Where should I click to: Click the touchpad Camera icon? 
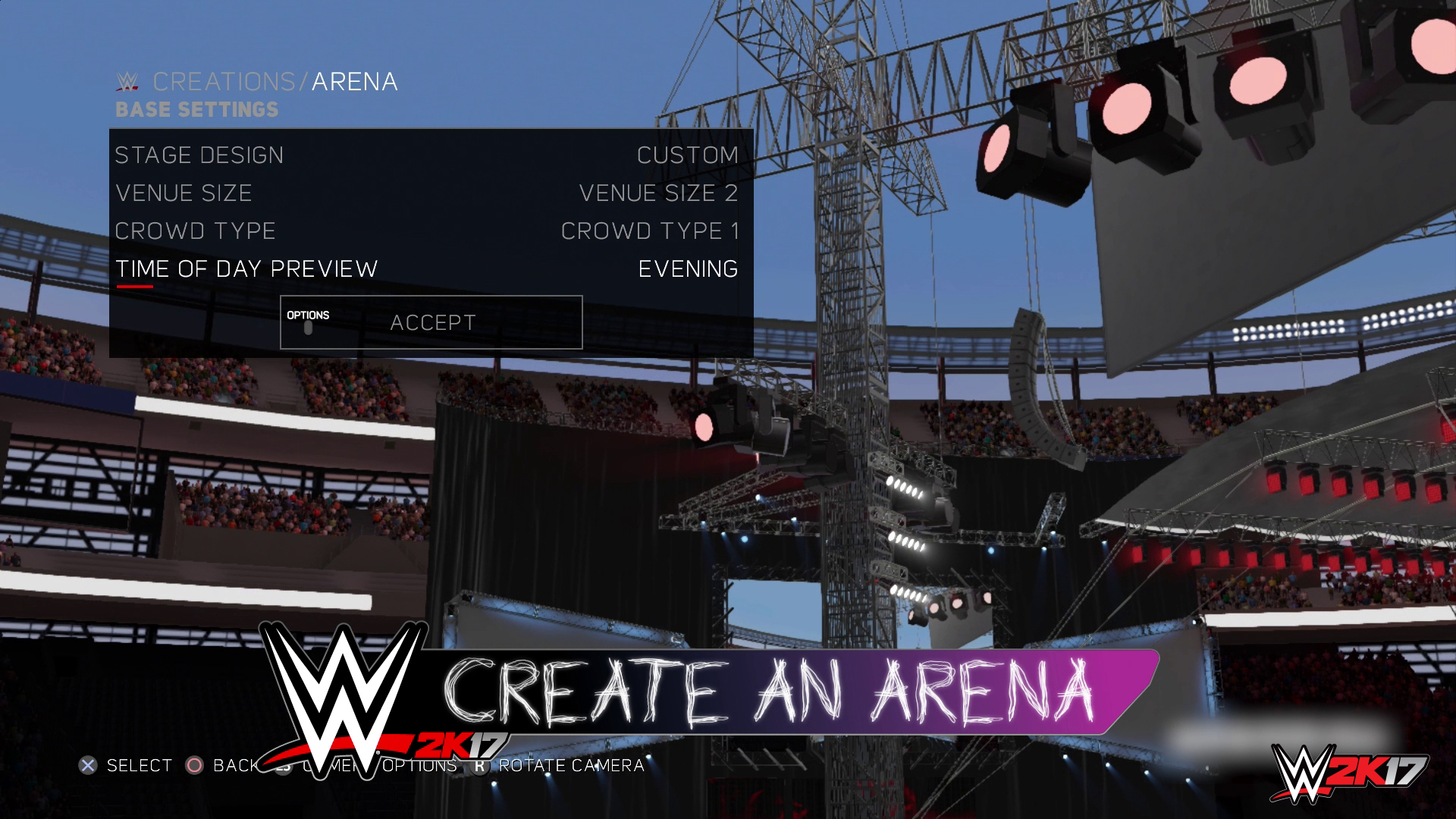[x=283, y=767]
